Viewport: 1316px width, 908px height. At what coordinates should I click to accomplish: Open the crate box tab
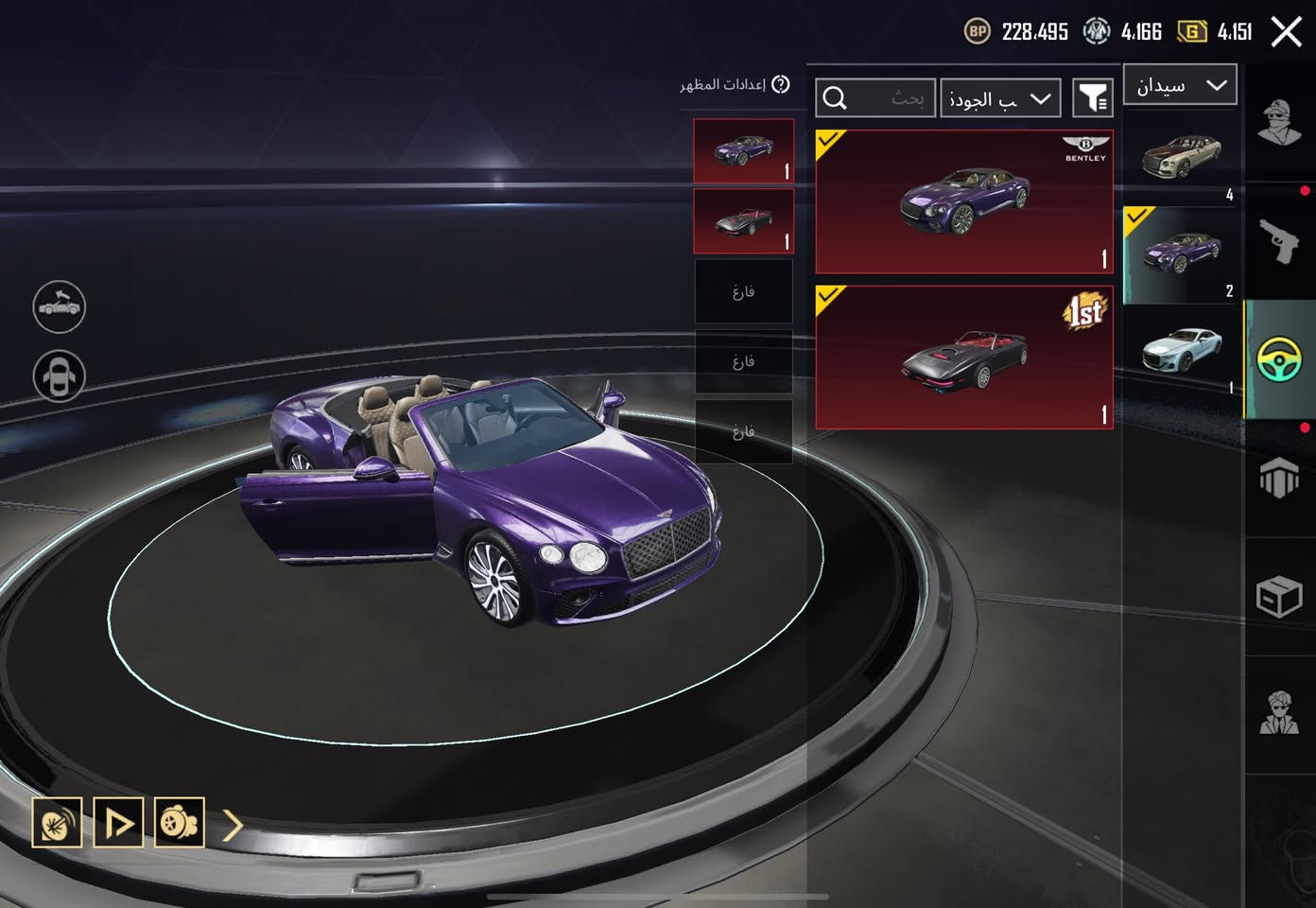1279,598
